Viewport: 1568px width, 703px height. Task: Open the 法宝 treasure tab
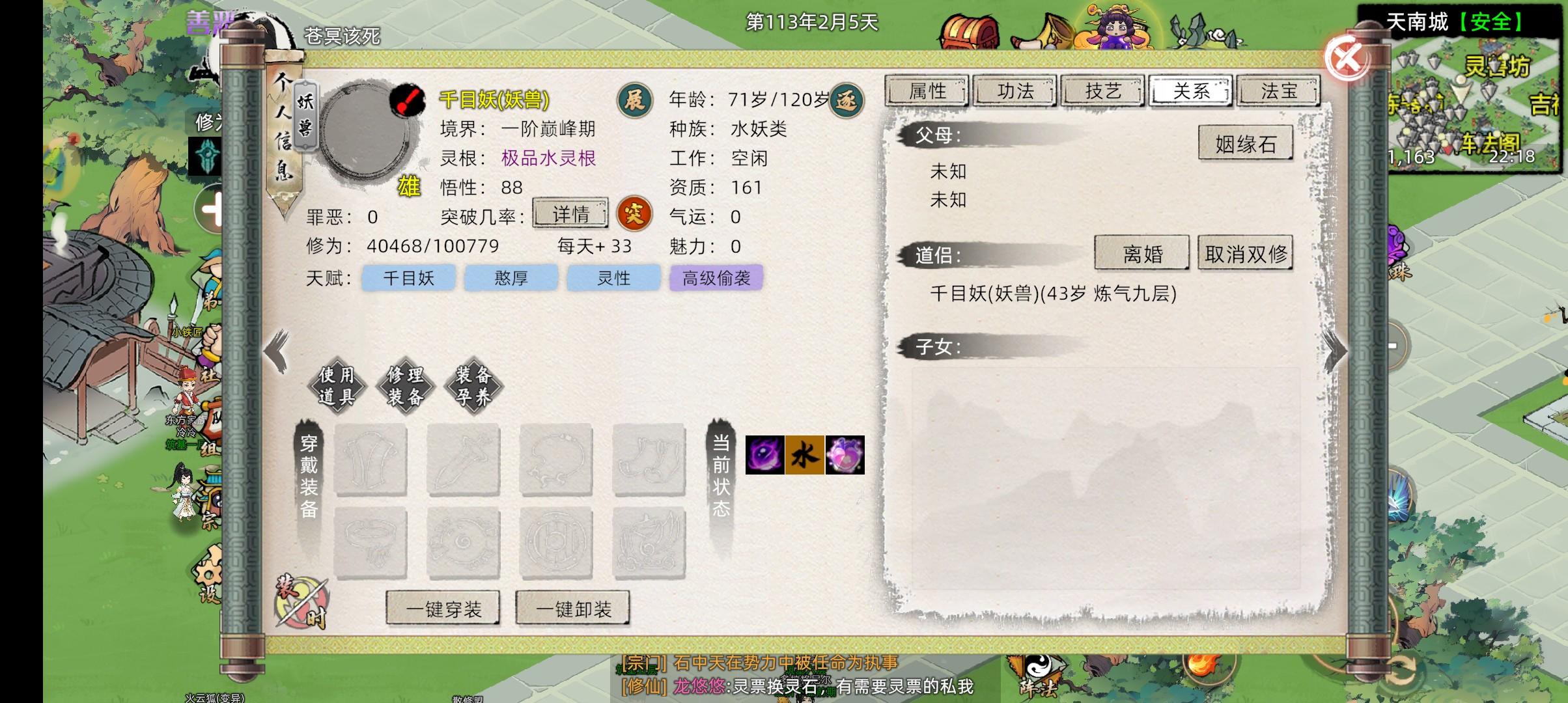click(x=1278, y=91)
